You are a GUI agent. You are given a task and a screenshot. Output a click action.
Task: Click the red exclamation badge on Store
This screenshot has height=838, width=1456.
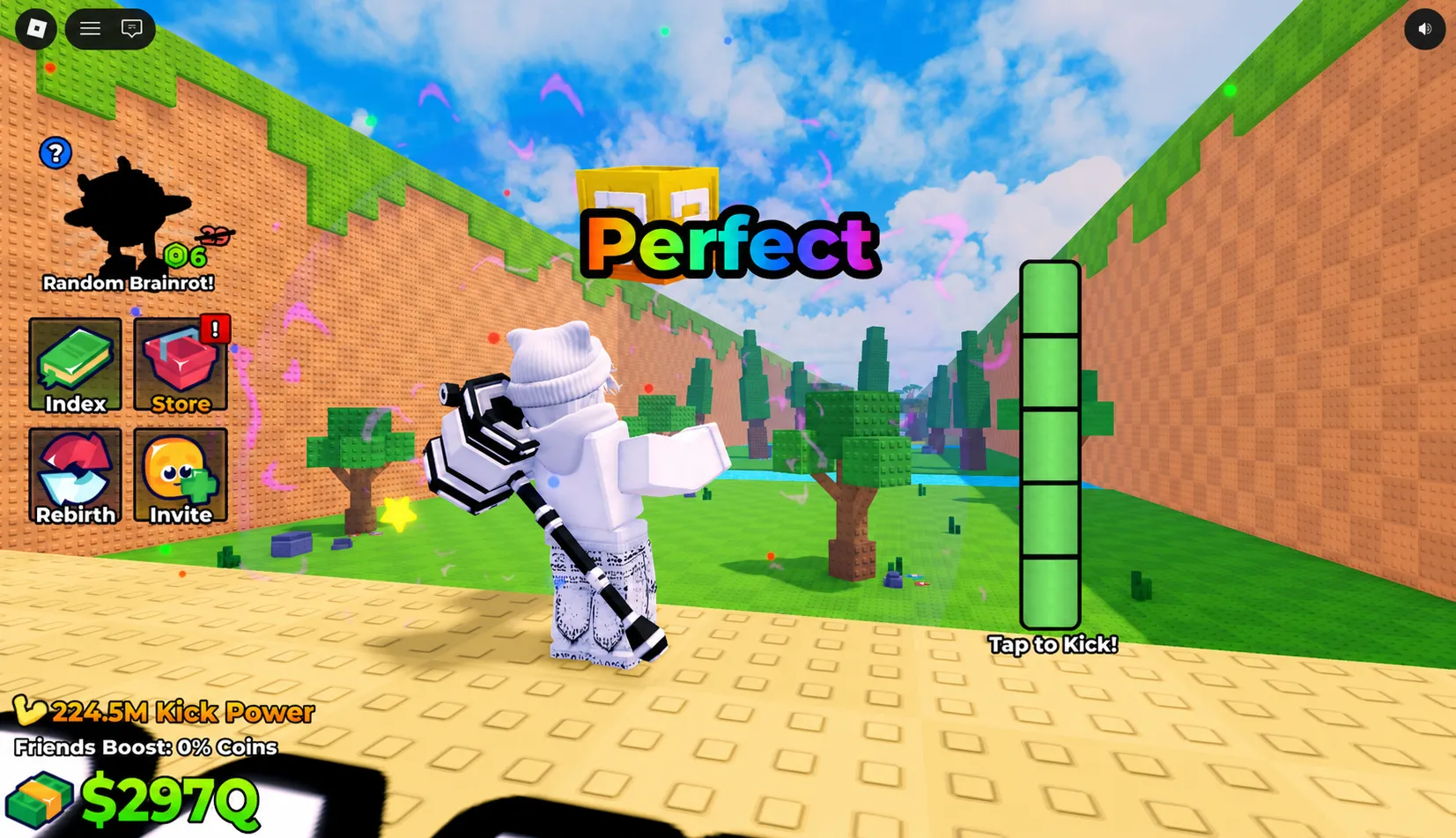click(217, 329)
